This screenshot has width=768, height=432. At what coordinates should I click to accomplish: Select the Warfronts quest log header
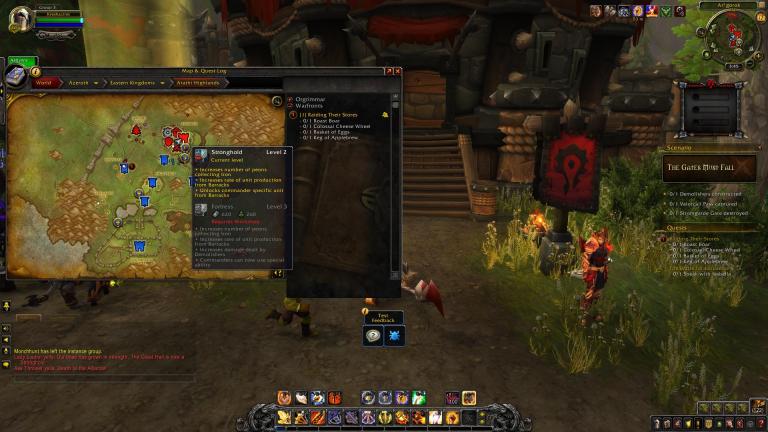click(x=312, y=106)
